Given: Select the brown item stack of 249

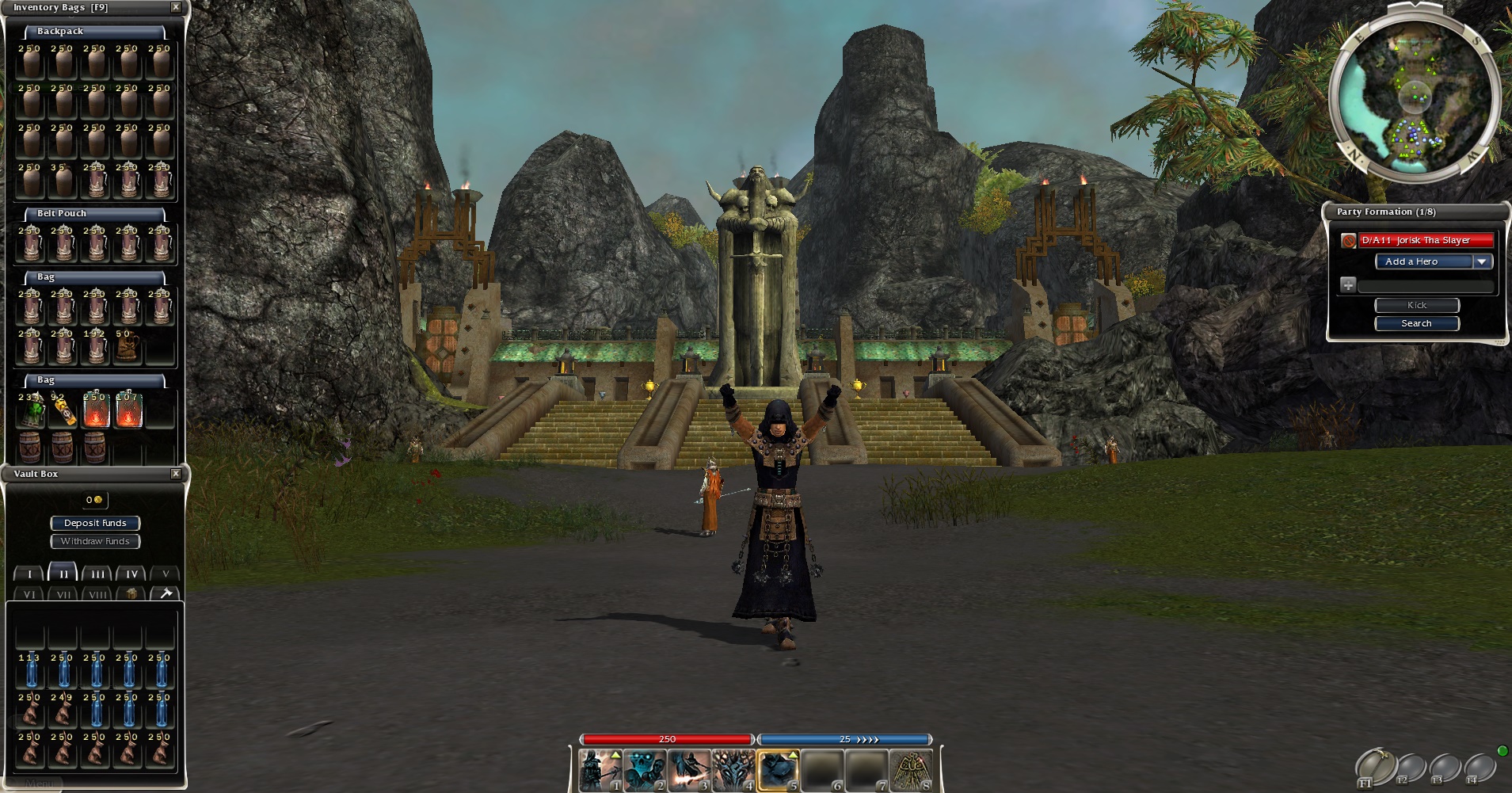Looking at the screenshot, I should click(x=63, y=711).
